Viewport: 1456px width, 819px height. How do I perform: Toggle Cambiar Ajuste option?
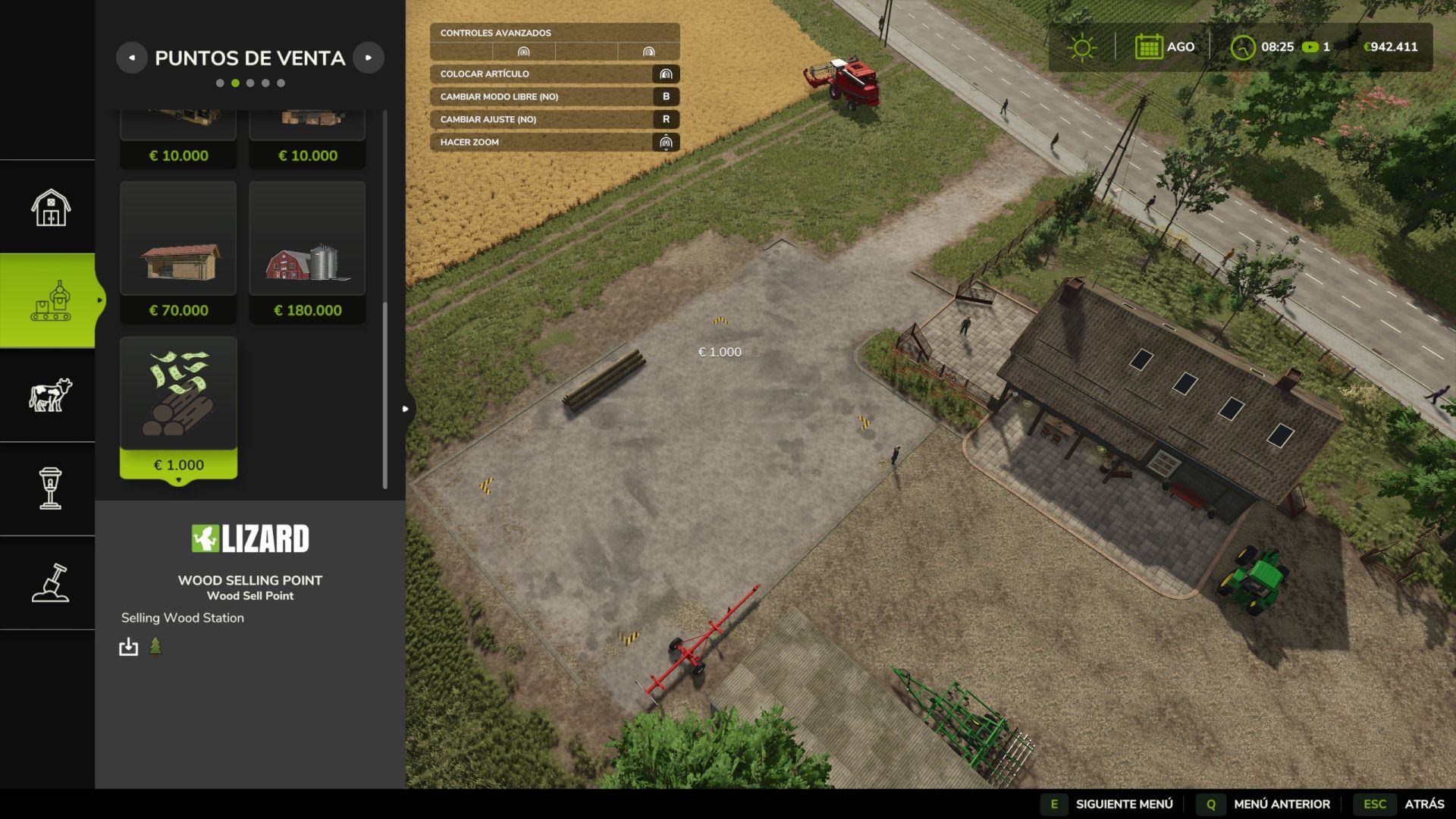[x=554, y=119]
